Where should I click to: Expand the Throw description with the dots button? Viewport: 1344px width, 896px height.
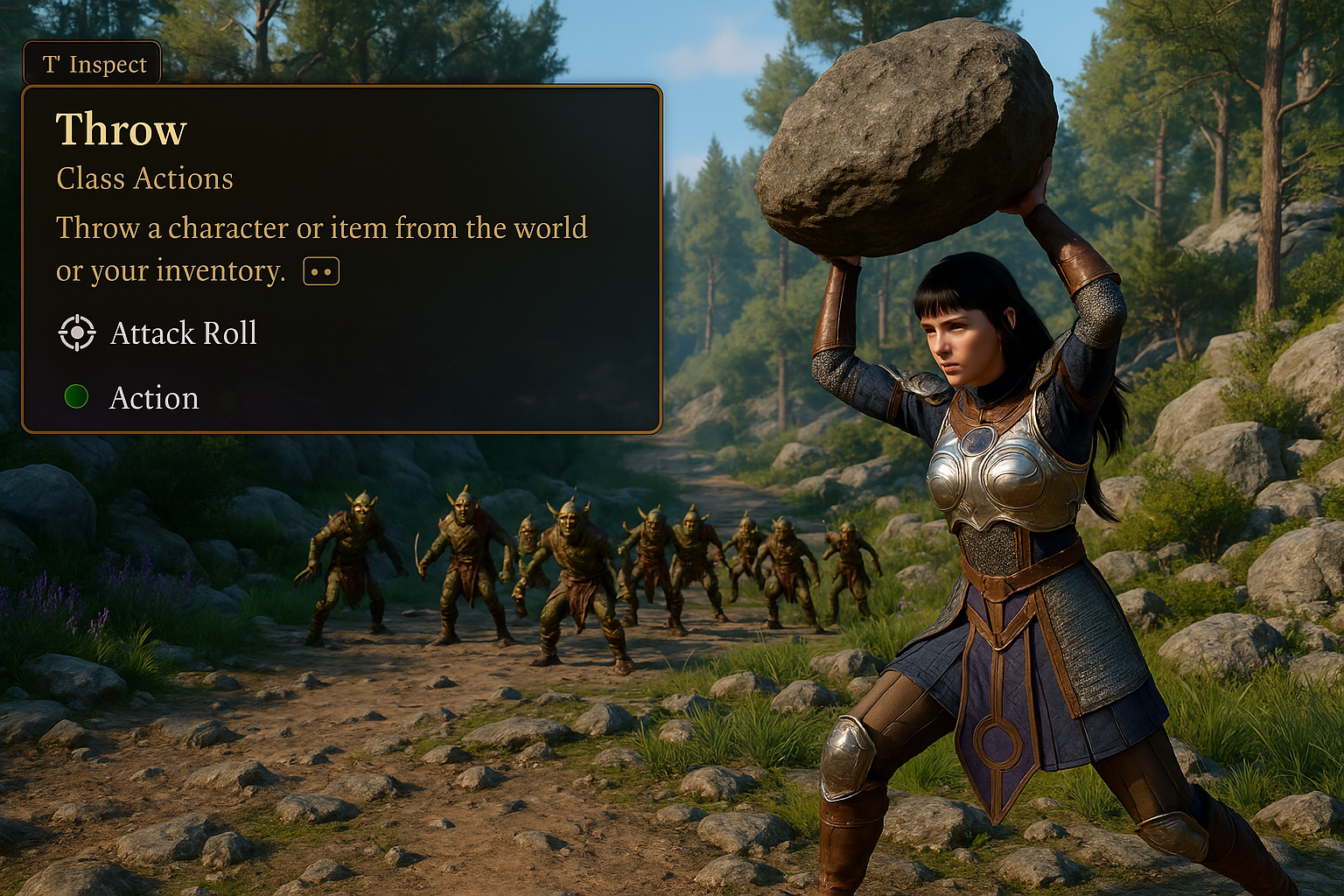click(x=321, y=272)
